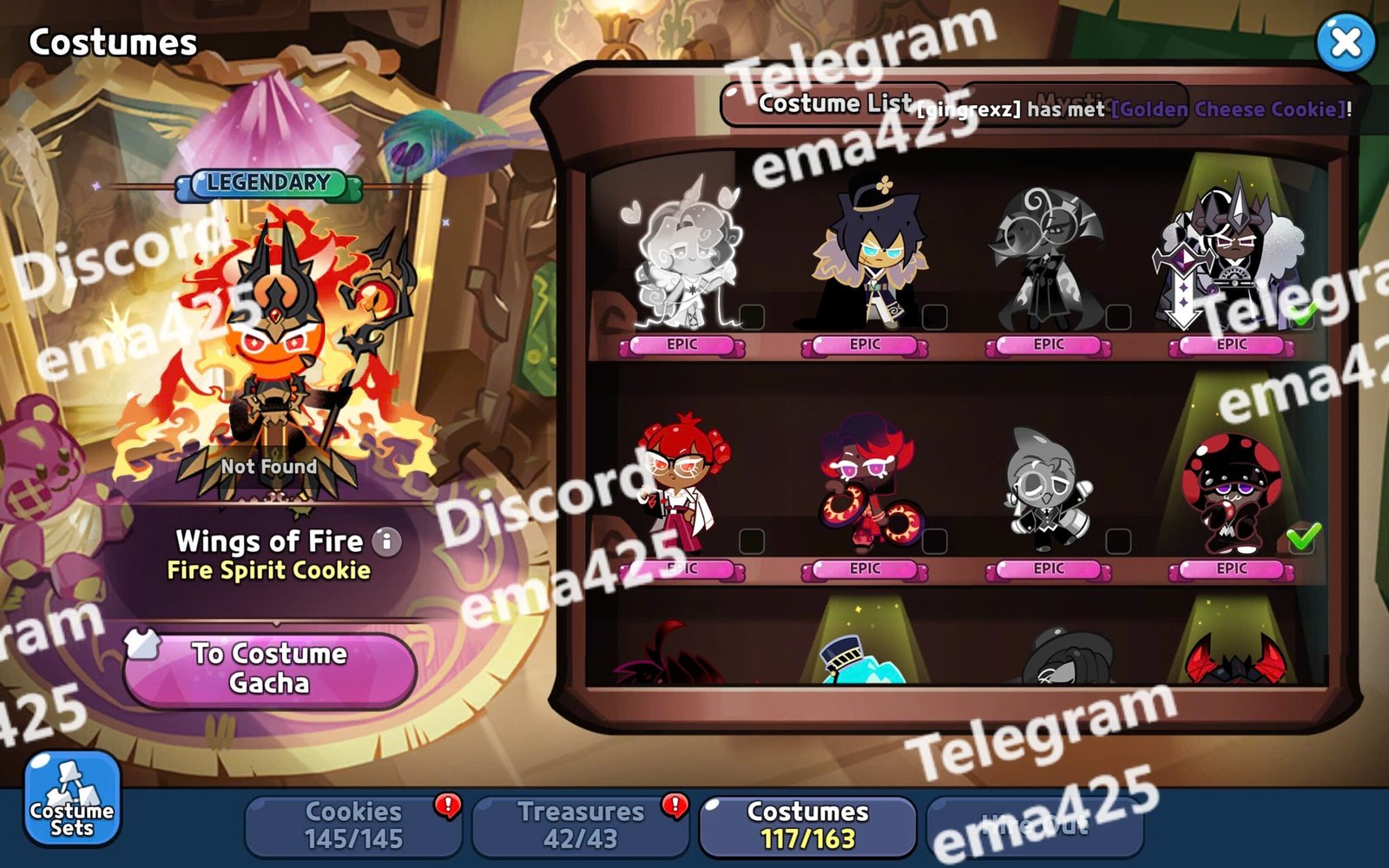Choose the cookie costume with fiery rings
This screenshot has height=868, width=1389.
(x=866, y=486)
